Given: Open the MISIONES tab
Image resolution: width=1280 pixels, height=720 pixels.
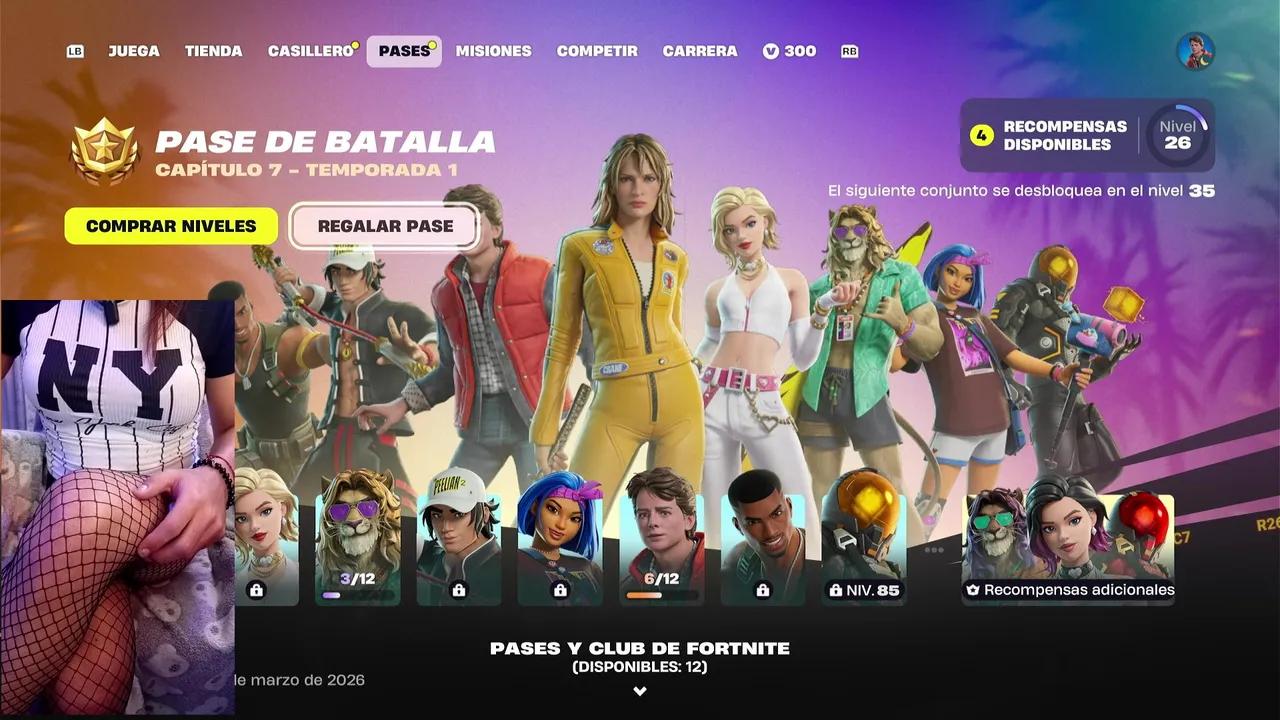Looking at the screenshot, I should tap(493, 51).
